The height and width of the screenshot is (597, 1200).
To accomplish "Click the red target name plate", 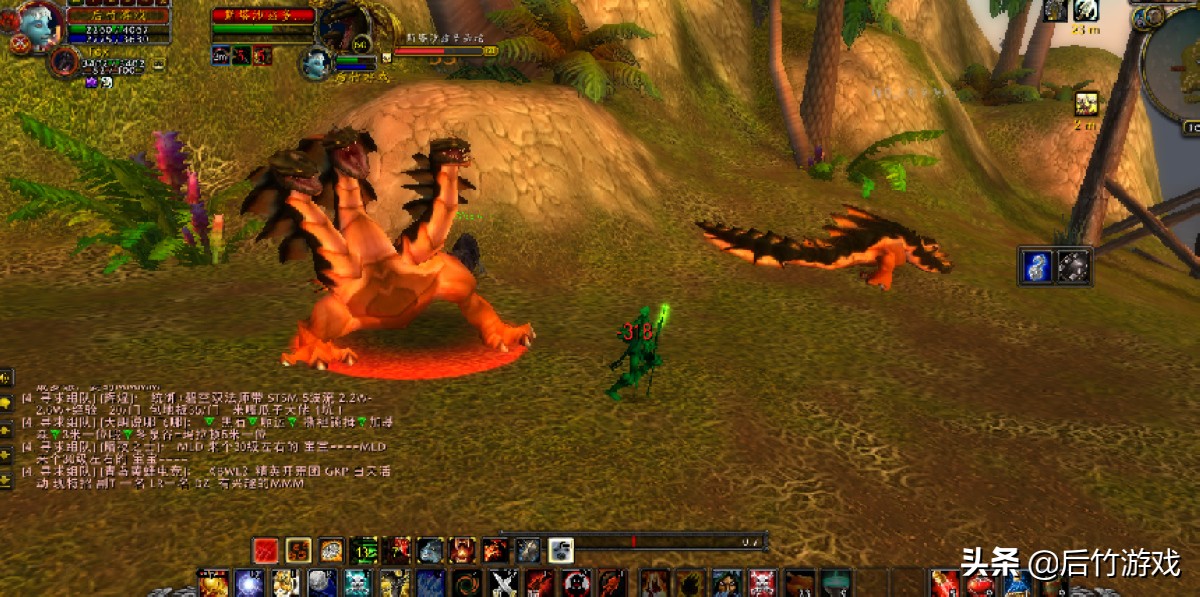I will pyautogui.click(x=264, y=15).
